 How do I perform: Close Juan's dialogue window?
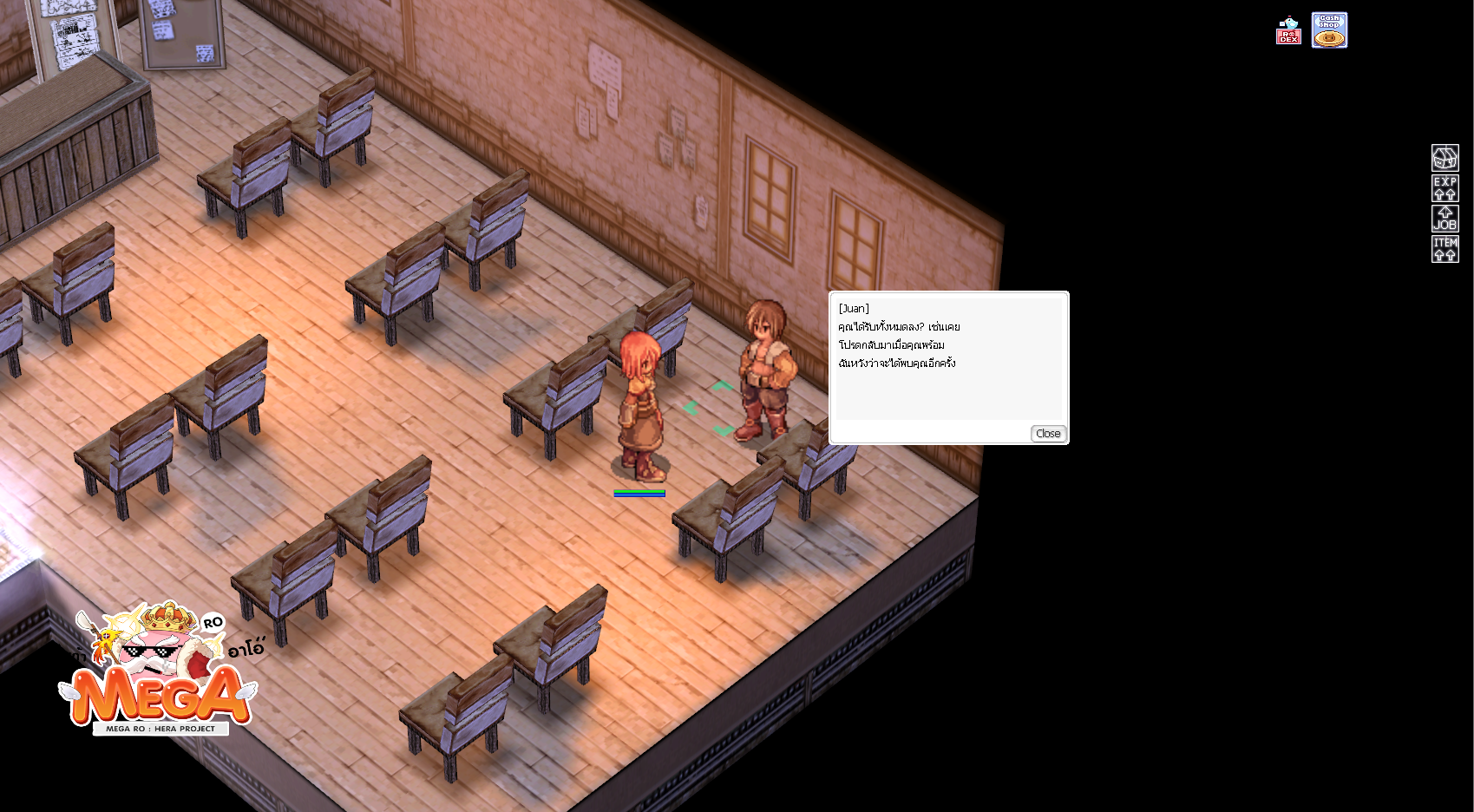pyautogui.click(x=1048, y=434)
